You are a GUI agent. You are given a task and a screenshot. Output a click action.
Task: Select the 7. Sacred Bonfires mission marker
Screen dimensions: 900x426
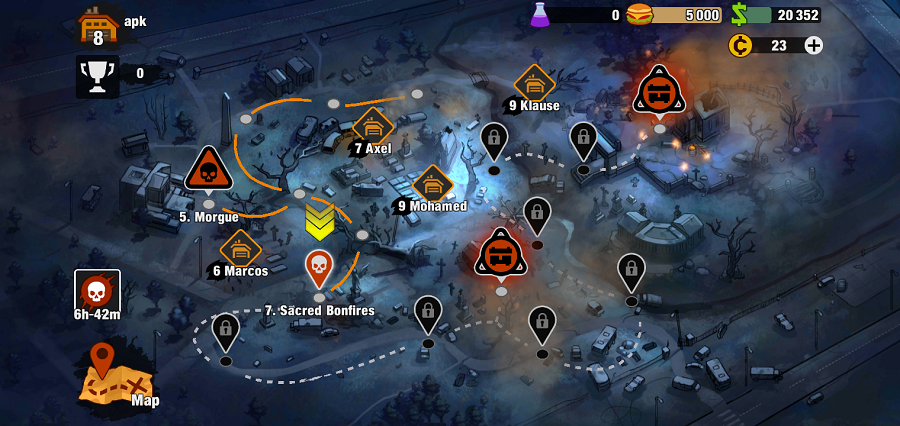[318, 268]
